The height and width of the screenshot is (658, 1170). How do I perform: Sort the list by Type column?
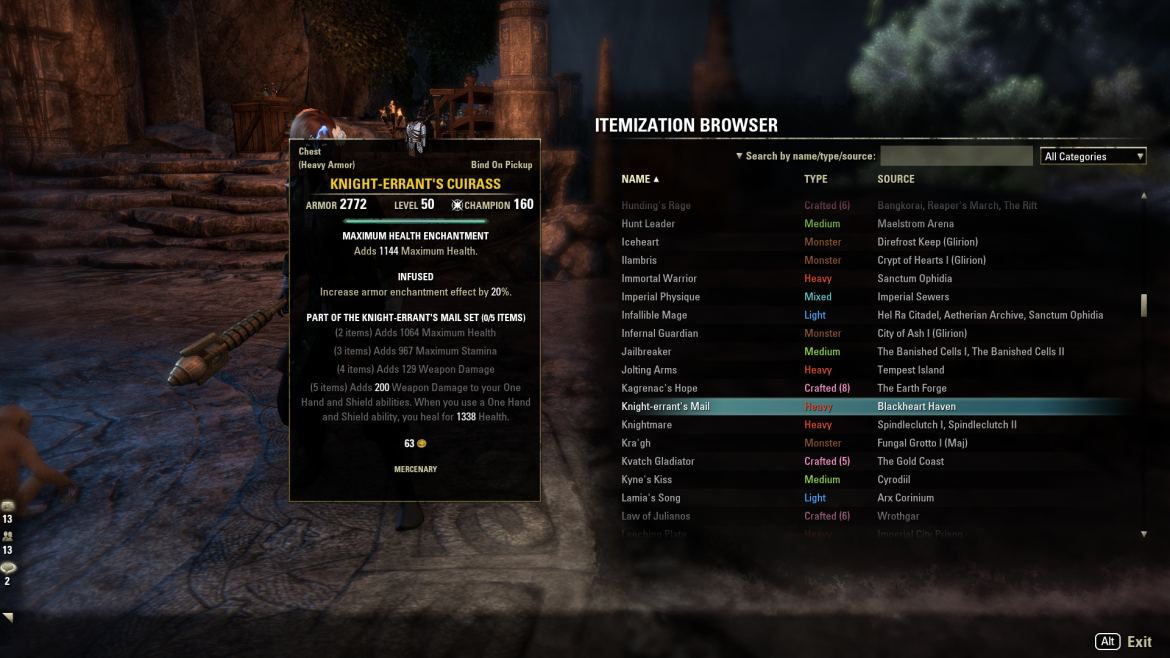[x=816, y=179]
